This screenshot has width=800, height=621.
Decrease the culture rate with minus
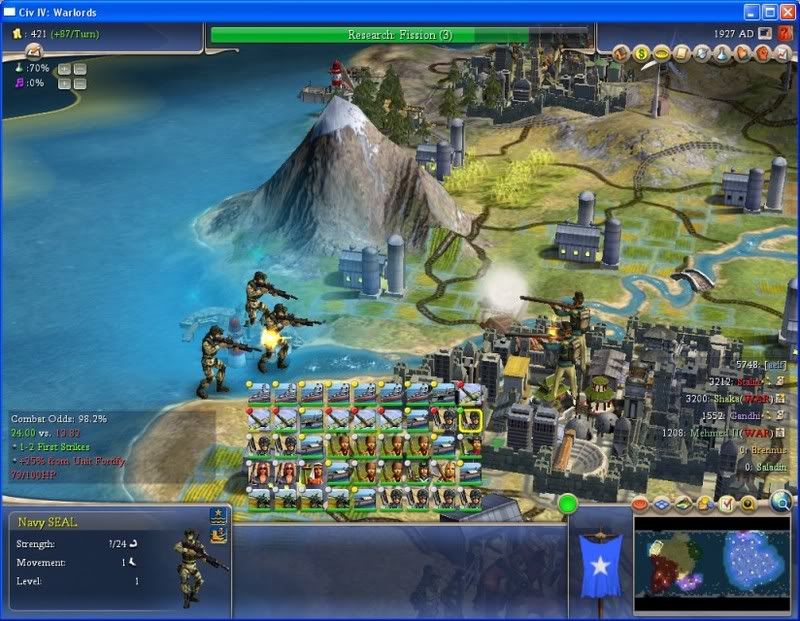(79, 84)
